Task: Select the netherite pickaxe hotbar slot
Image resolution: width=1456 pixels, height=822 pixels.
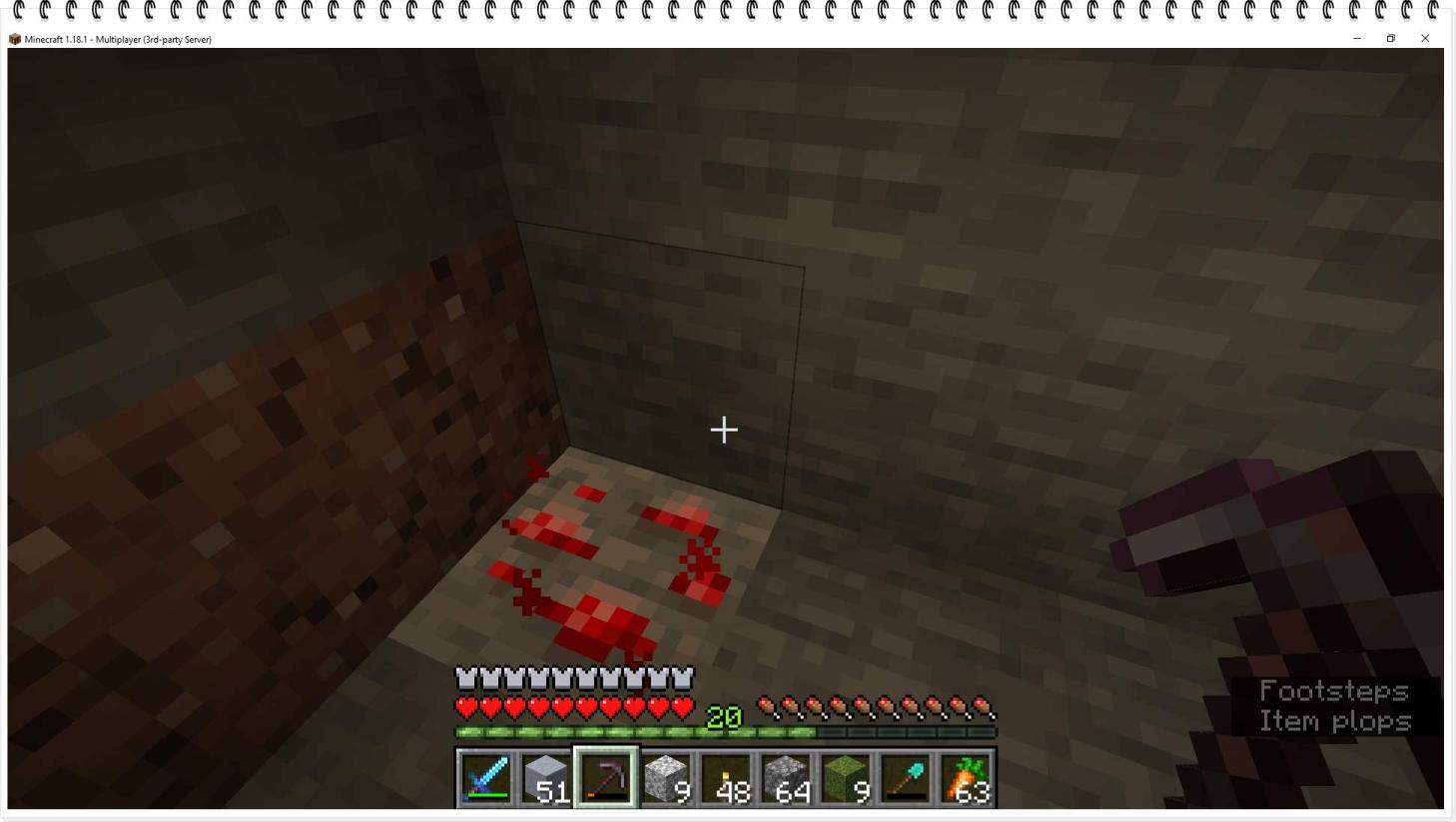Action: click(606, 778)
